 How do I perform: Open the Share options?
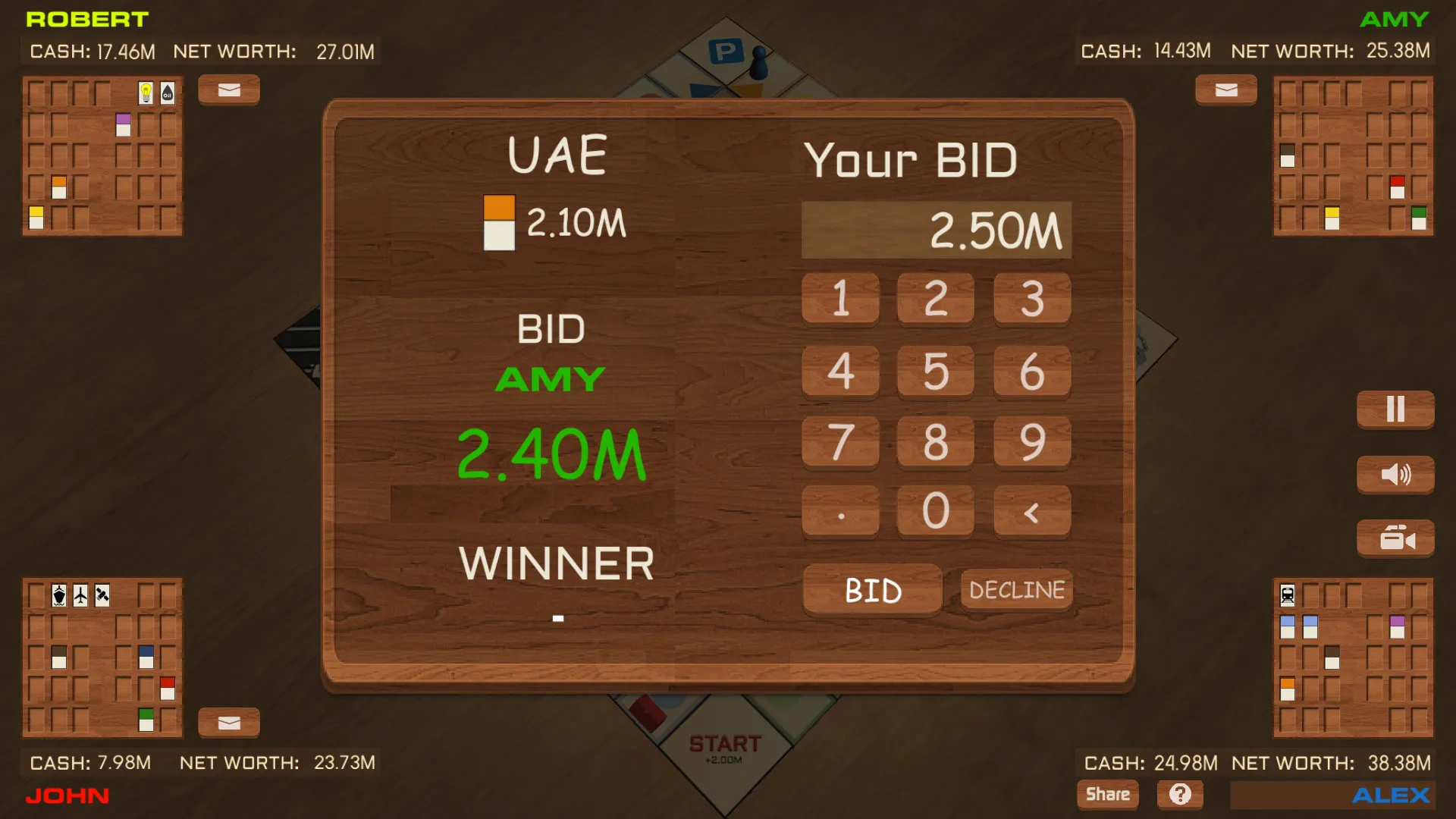[x=1107, y=794]
